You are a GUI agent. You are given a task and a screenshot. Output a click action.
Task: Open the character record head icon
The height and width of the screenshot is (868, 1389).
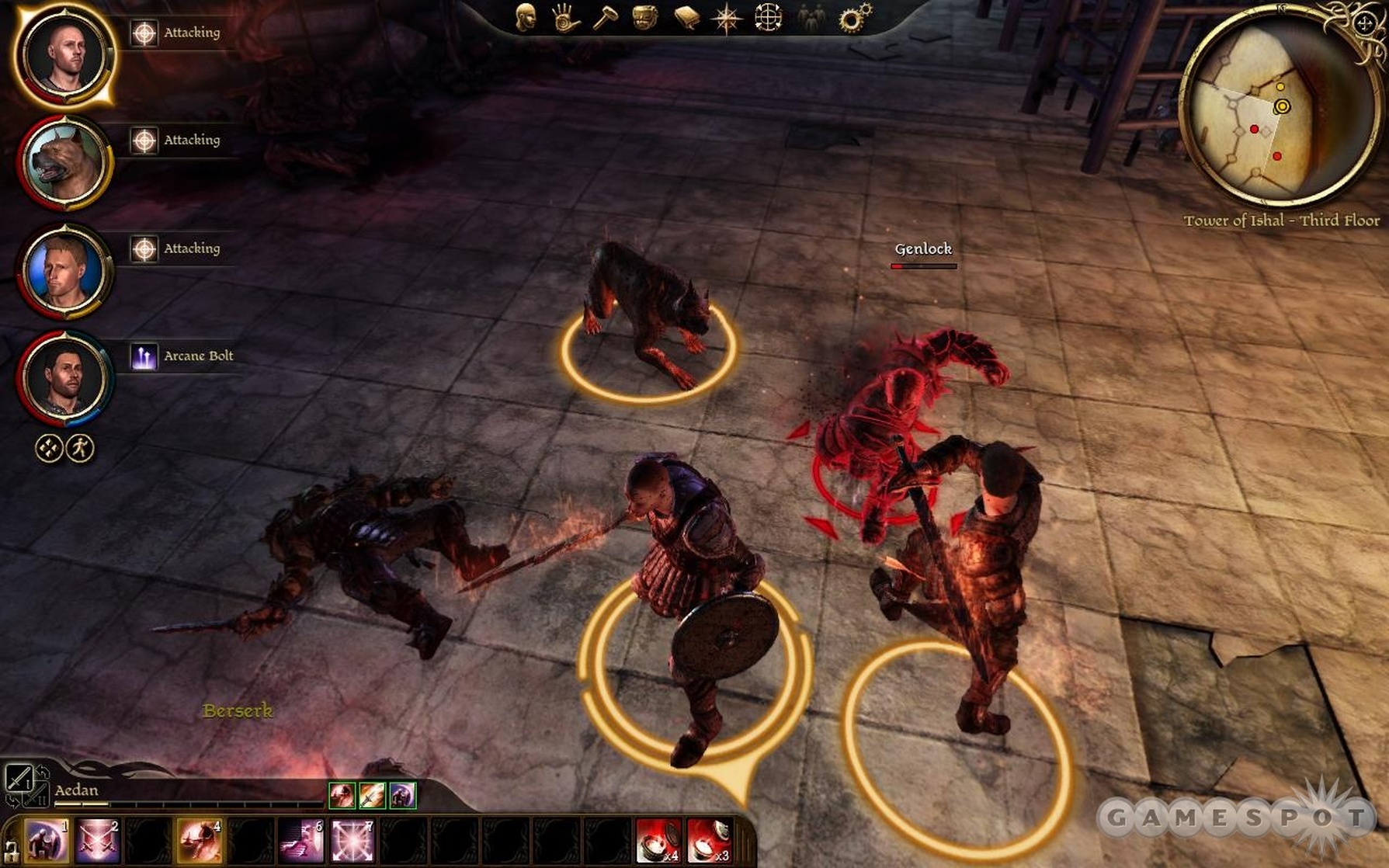tap(526, 17)
